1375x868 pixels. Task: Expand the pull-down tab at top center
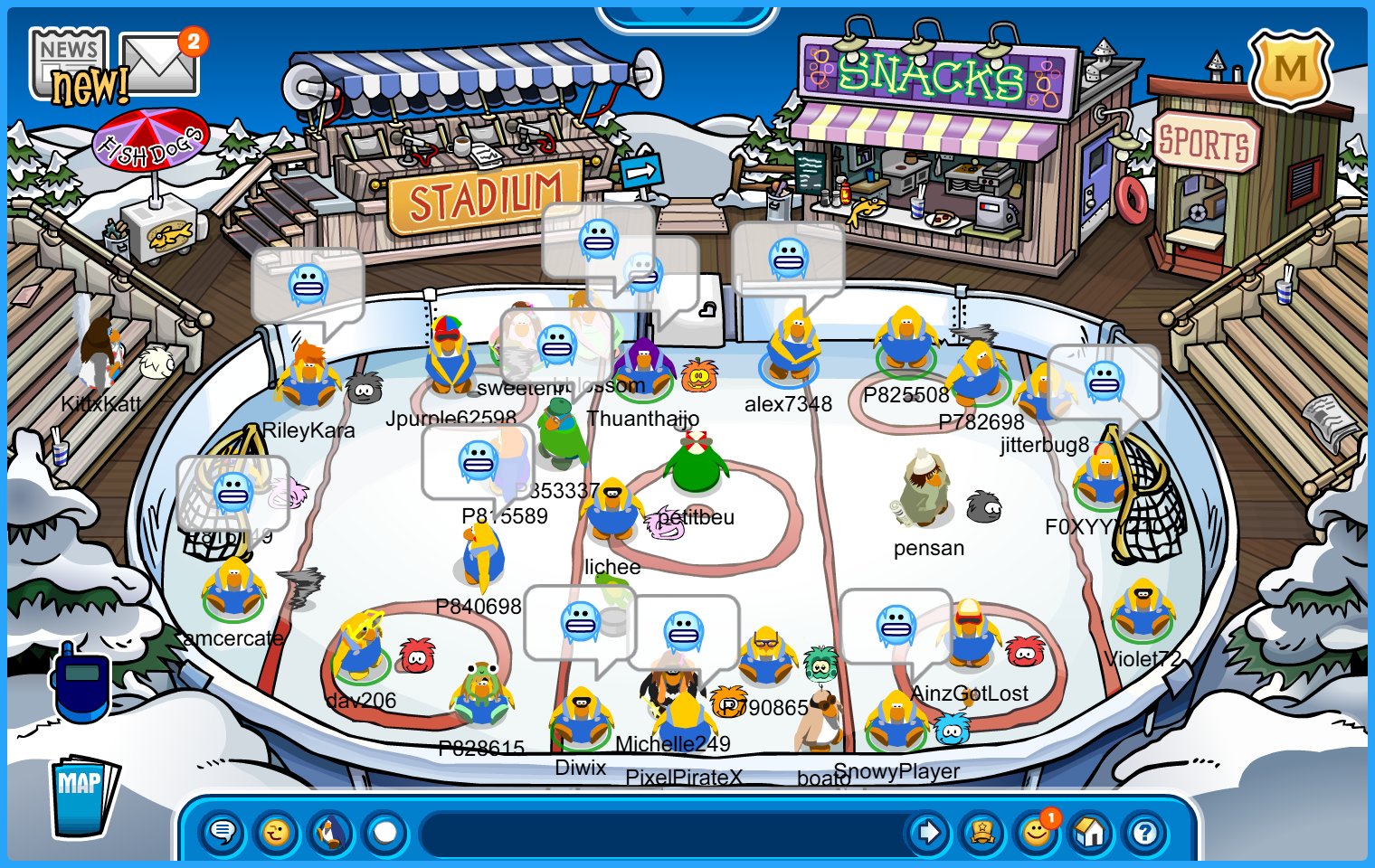click(687, 14)
